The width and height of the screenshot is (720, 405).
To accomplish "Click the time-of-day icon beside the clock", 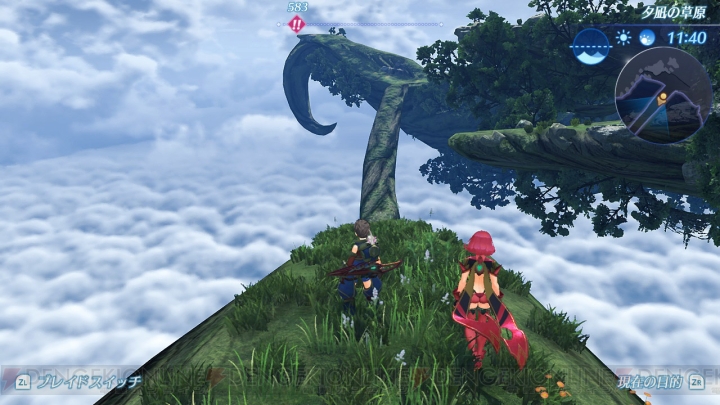I will click(646, 38).
